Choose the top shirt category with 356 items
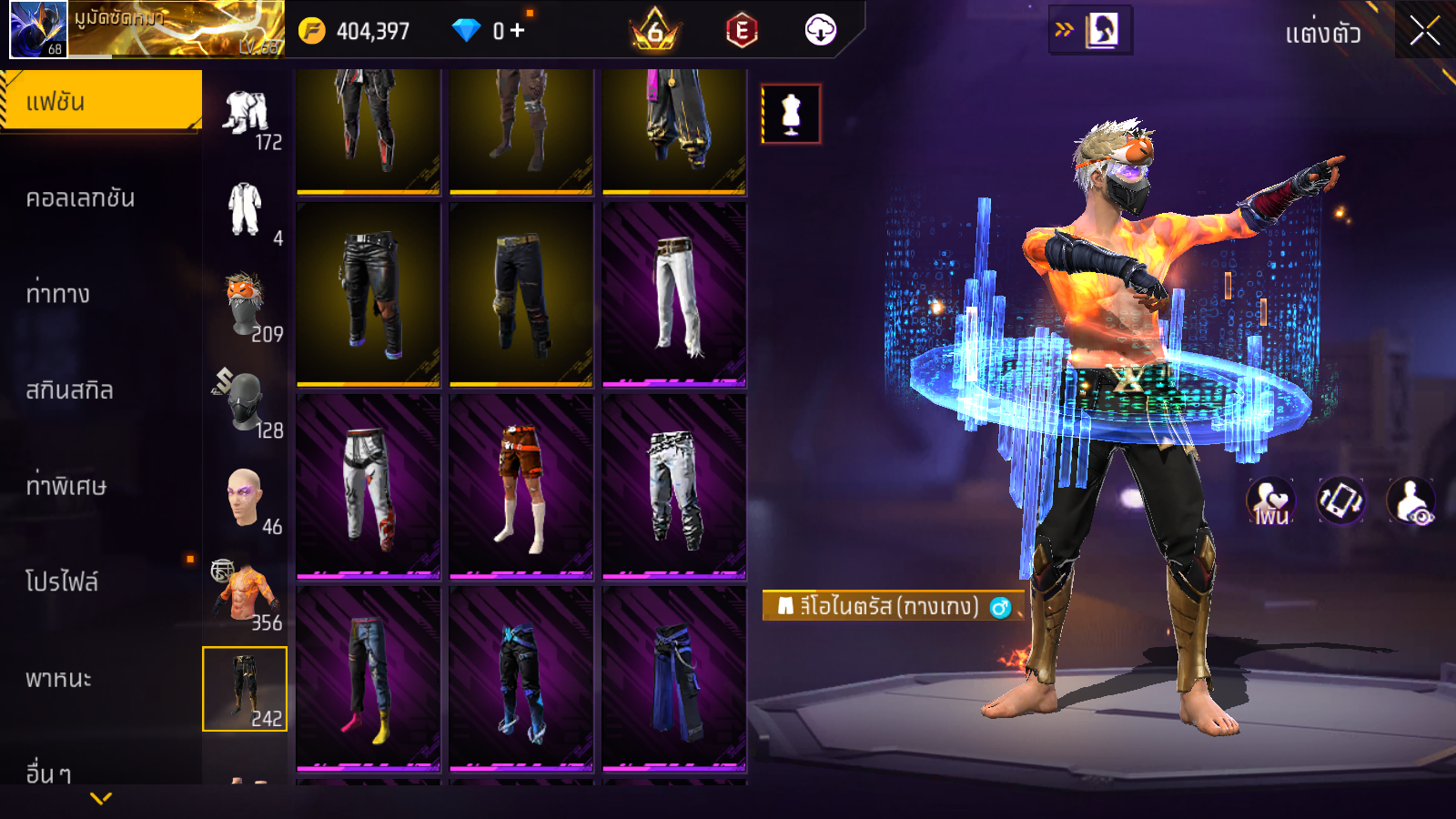The width and height of the screenshot is (1456, 819). click(245, 593)
